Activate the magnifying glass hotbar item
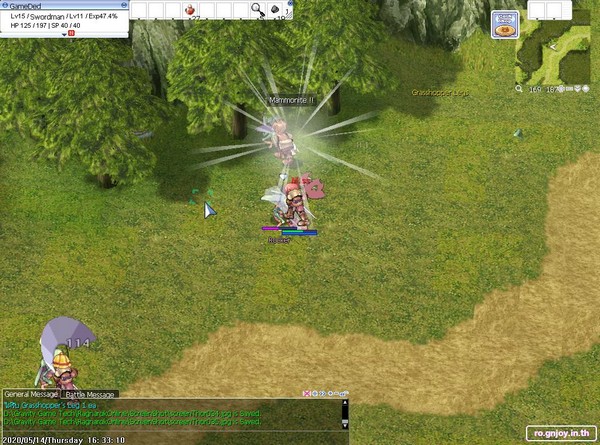600x445 pixels. tap(257, 9)
